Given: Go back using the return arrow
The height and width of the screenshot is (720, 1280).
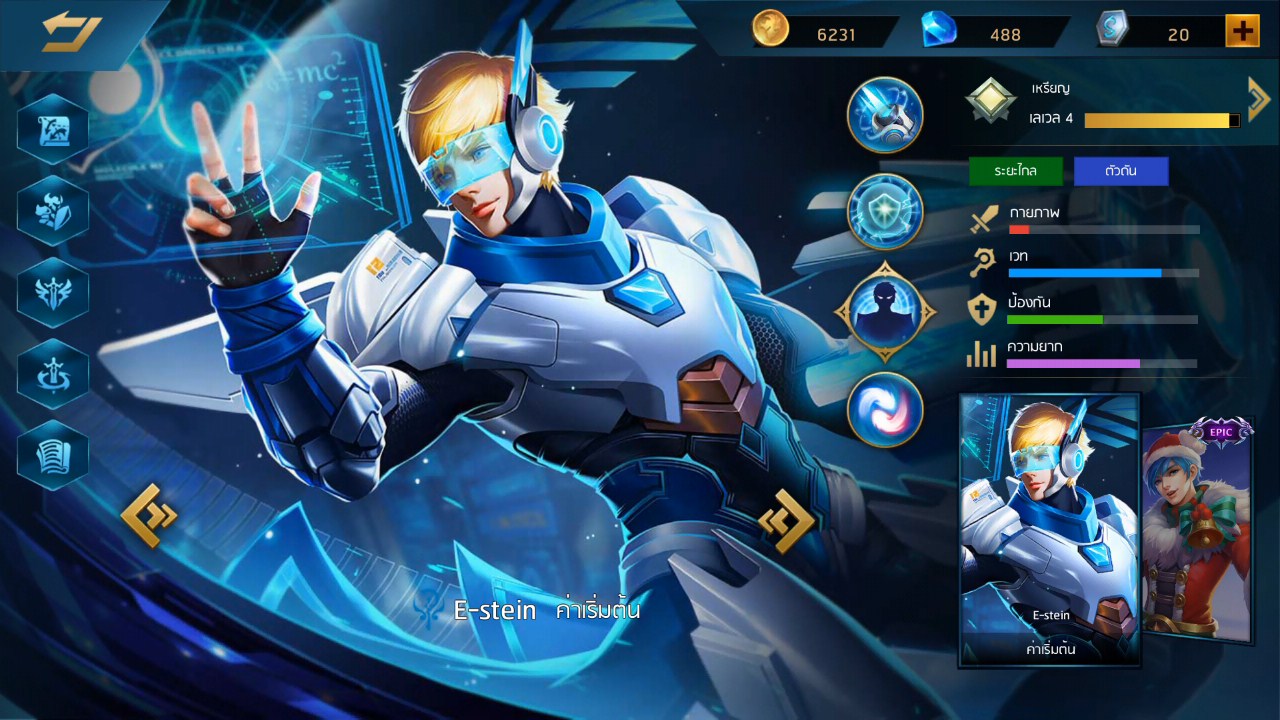Looking at the screenshot, I should point(71,32).
